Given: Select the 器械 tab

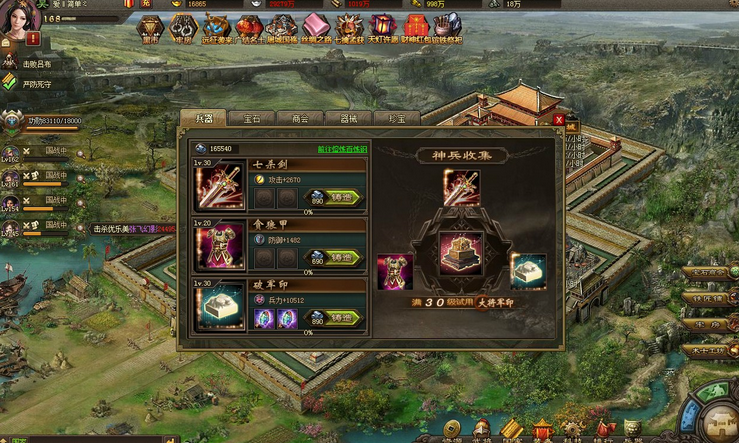Looking at the screenshot, I should click(x=349, y=118).
